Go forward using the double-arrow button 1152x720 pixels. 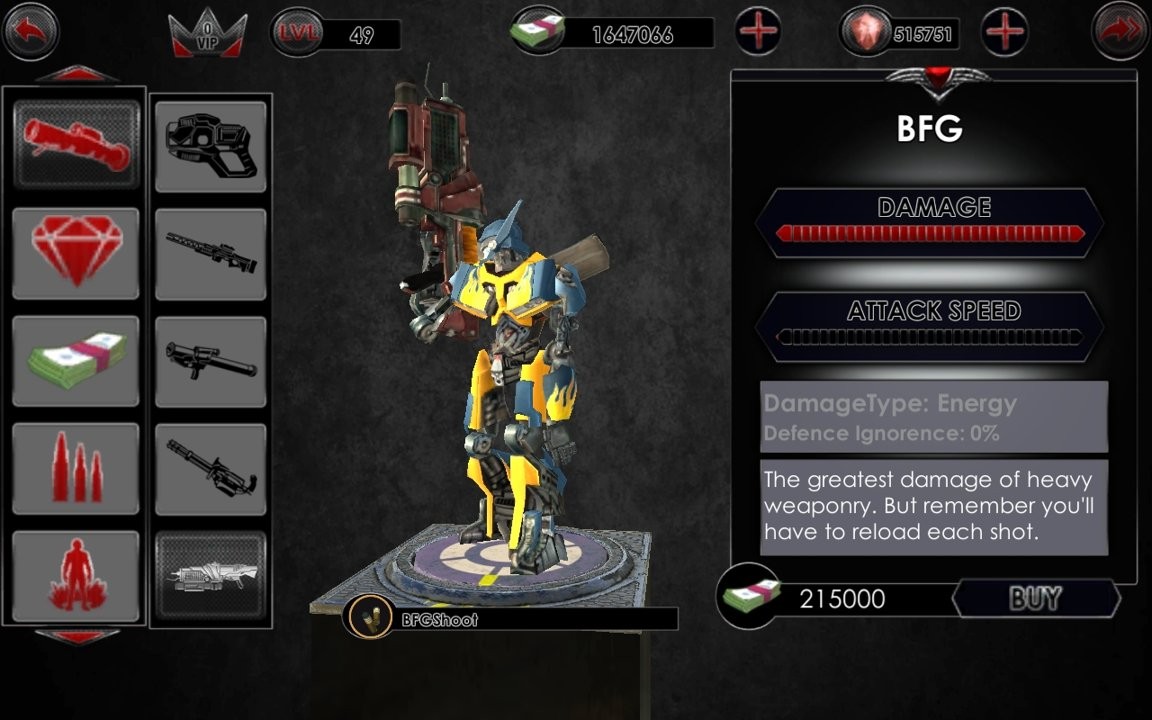point(1120,31)
